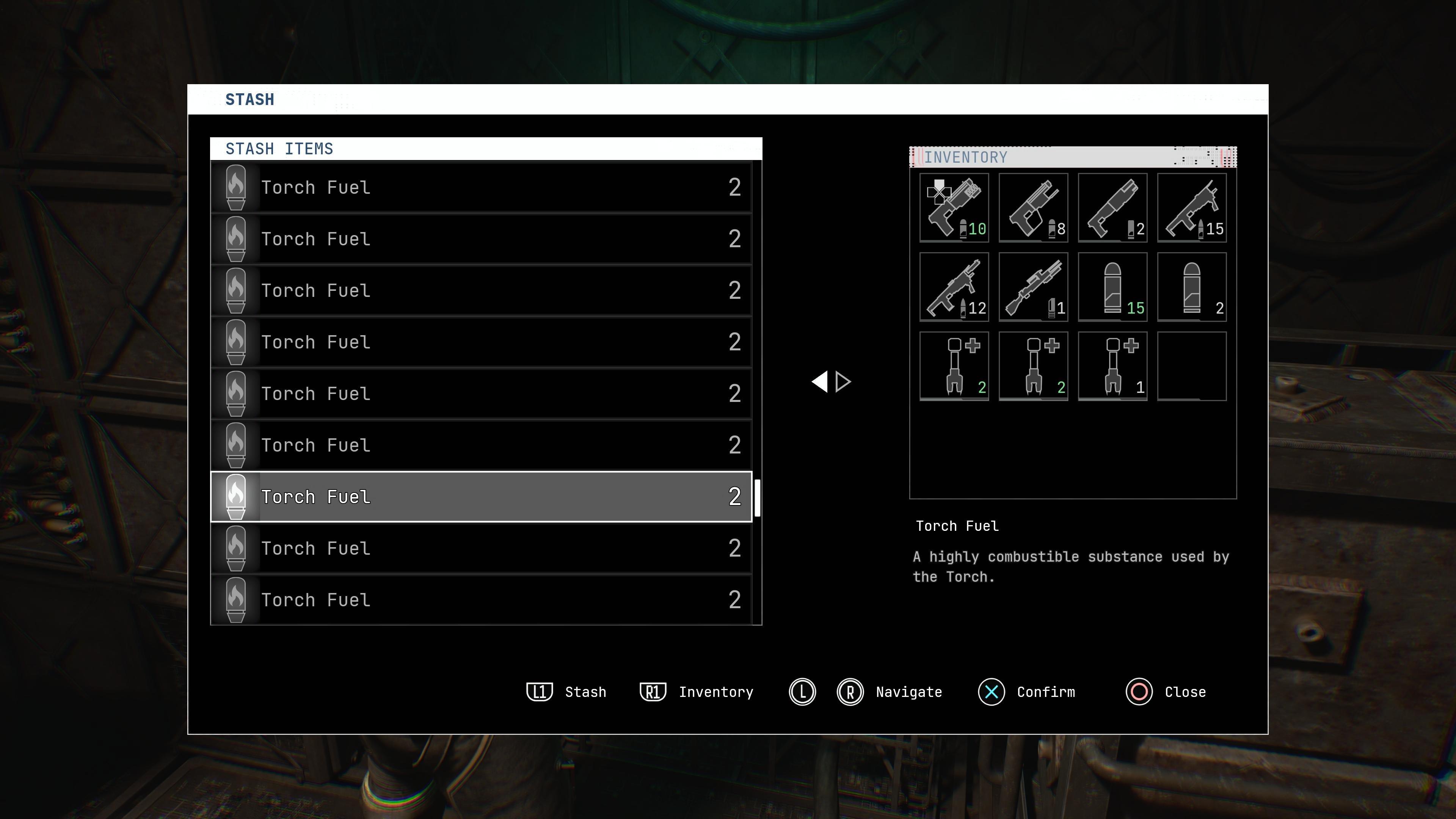The width and height of the screenshot is (1456, 819).
Task: Select the ammo stack of 15 in green
Action: [1112, 287]
